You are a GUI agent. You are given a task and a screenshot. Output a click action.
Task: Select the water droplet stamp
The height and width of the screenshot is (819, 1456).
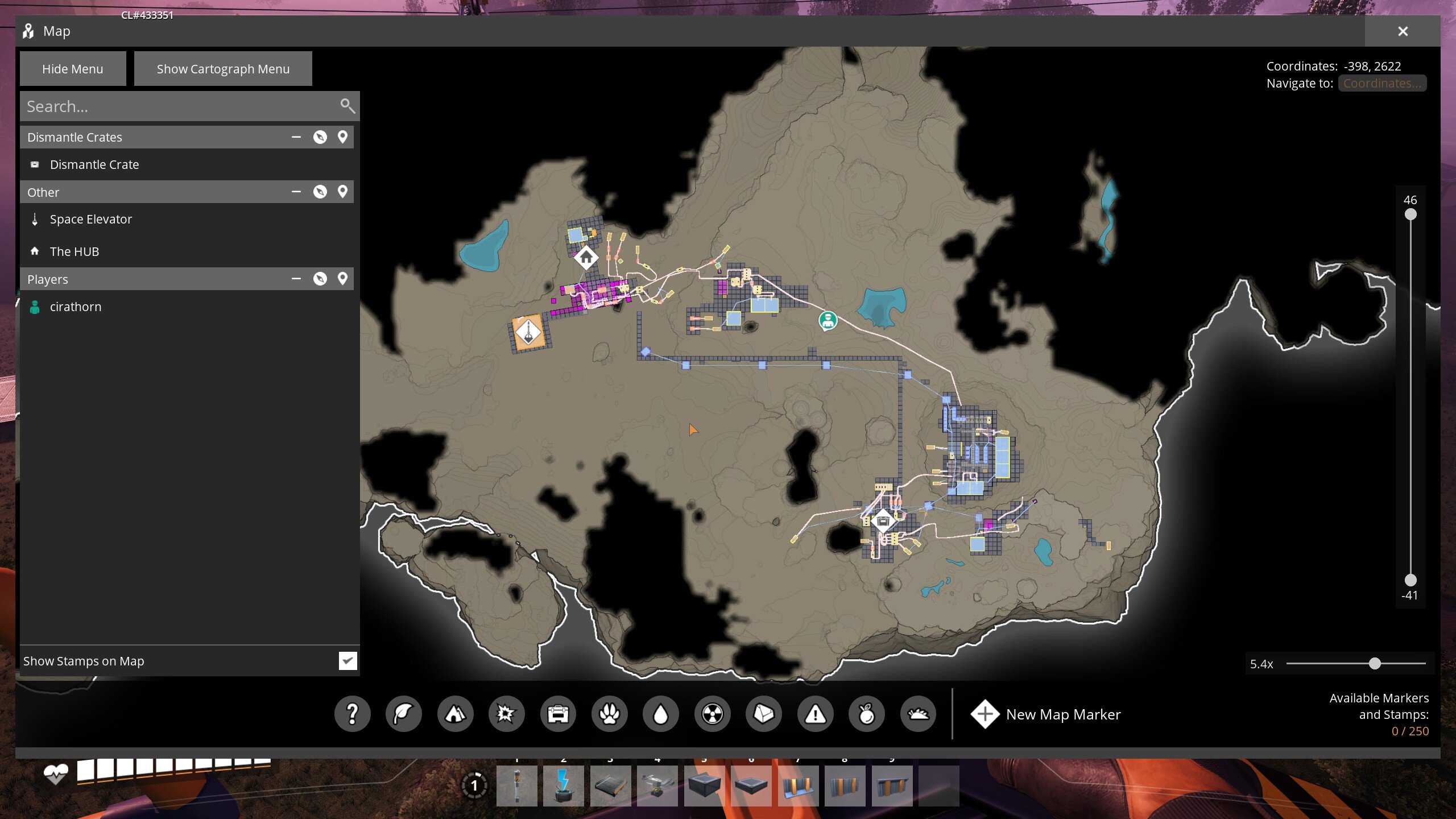click(660, 714)
